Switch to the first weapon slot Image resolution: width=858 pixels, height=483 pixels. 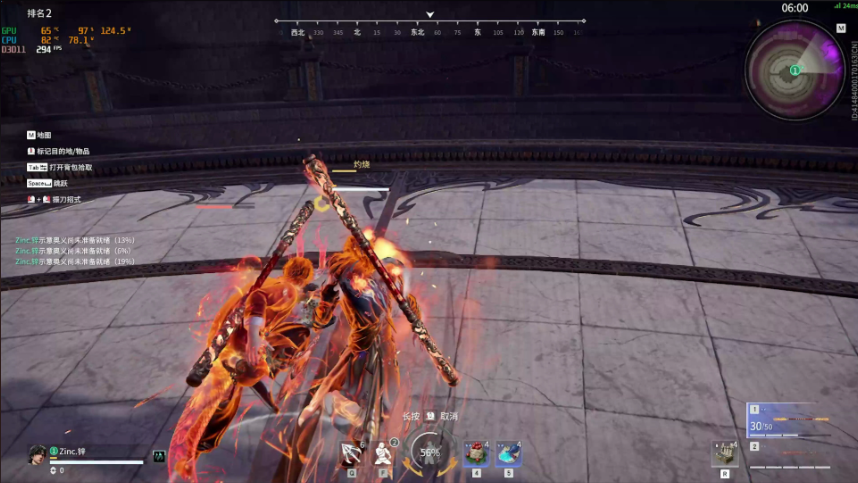[x=792, y=419]
